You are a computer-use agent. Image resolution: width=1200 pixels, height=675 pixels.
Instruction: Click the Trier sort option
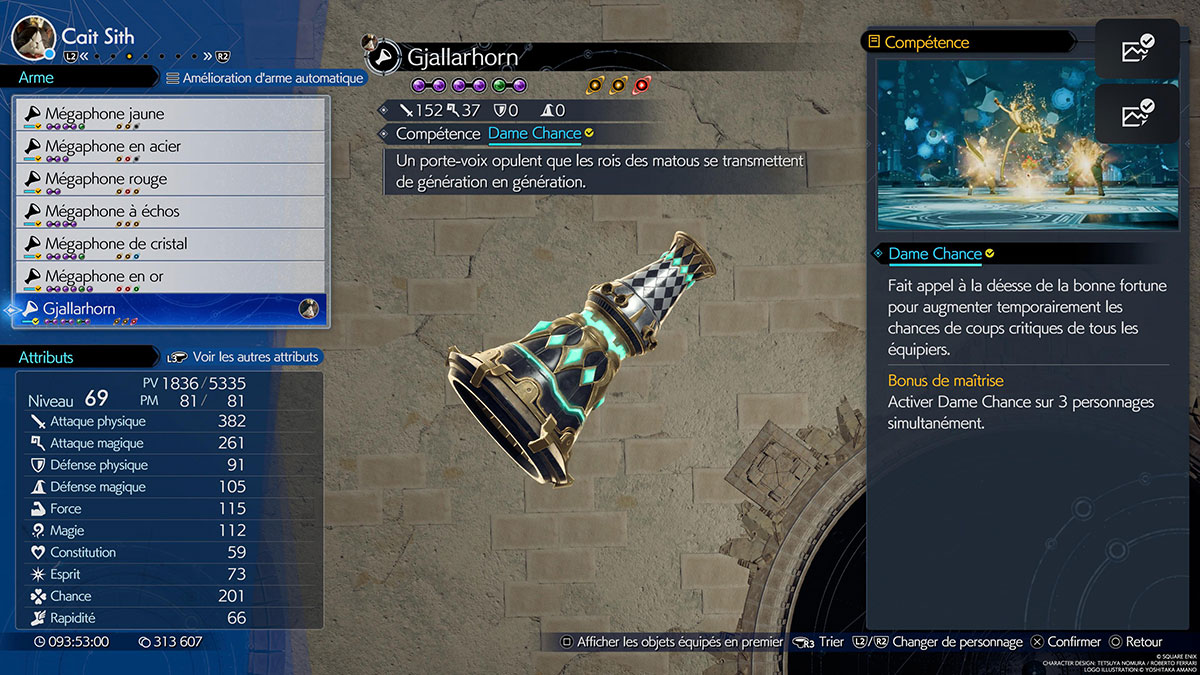pos(819,642)
